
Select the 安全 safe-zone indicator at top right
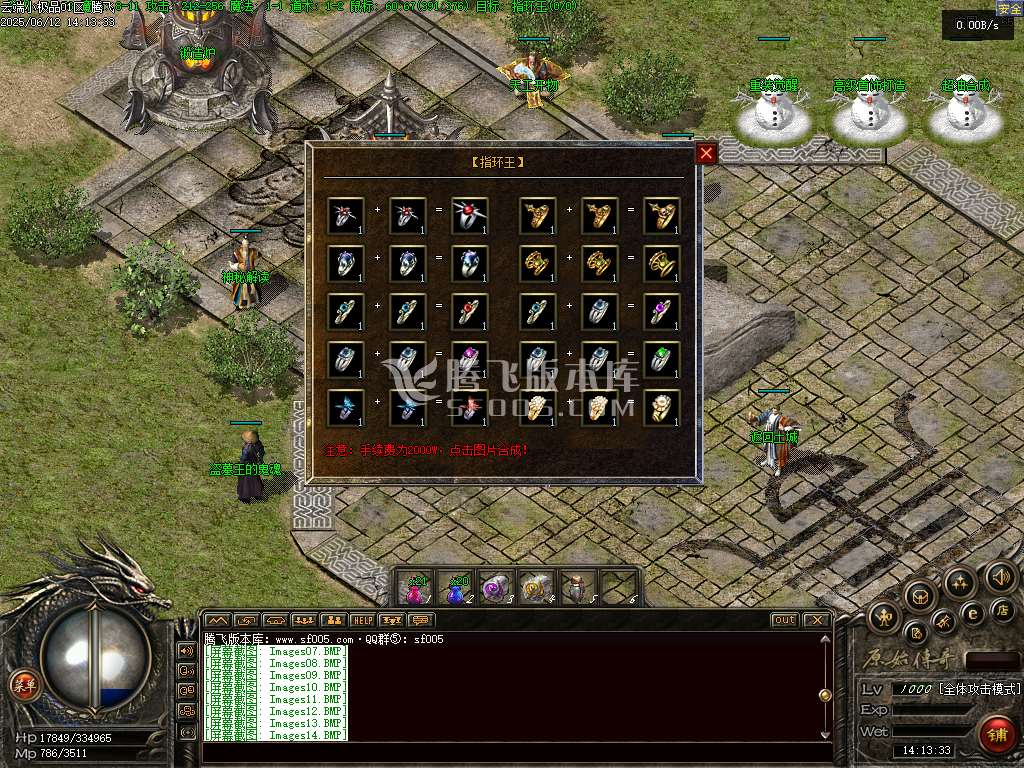[1009, 8]
